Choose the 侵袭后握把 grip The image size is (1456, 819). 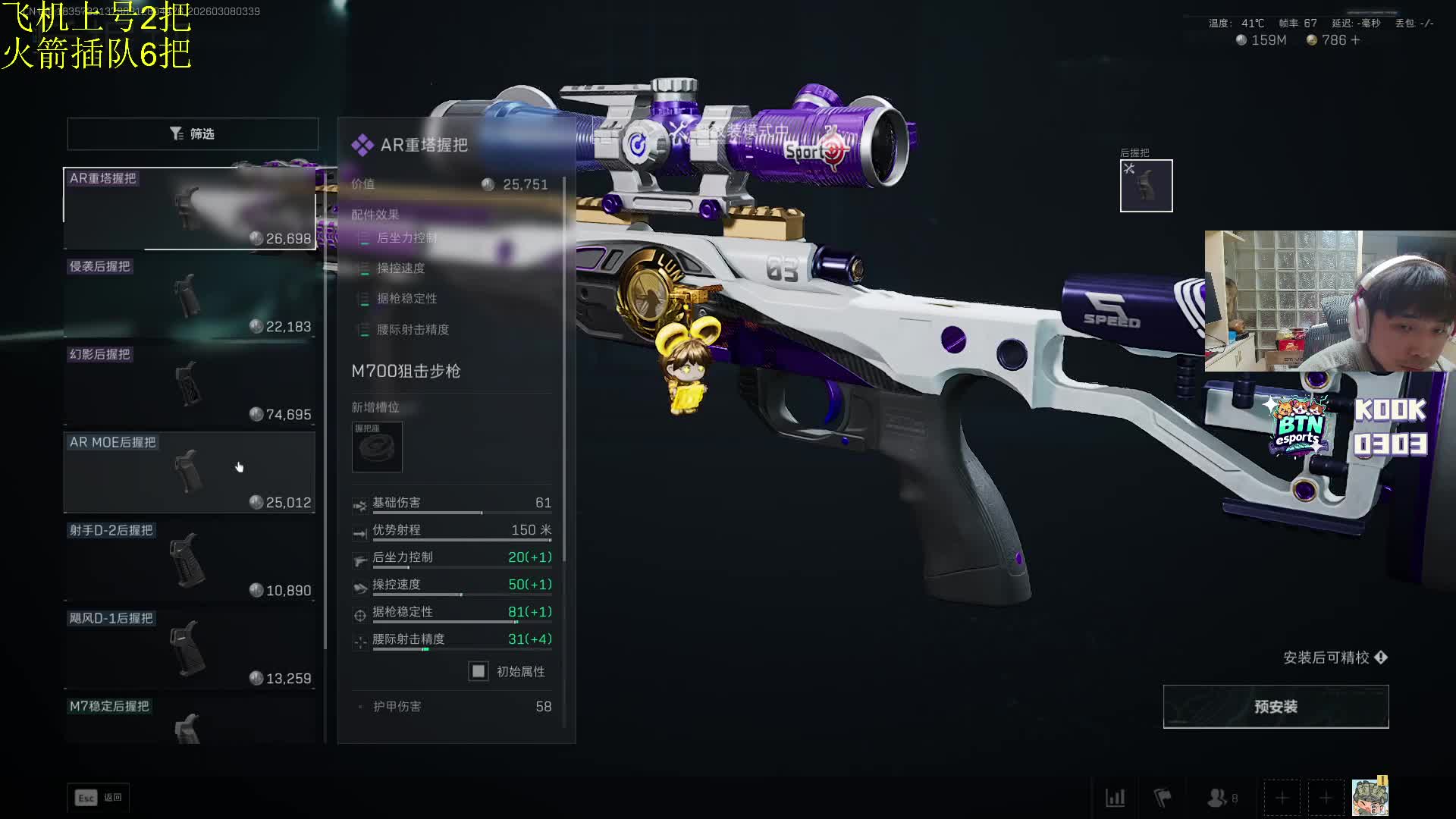190,297
